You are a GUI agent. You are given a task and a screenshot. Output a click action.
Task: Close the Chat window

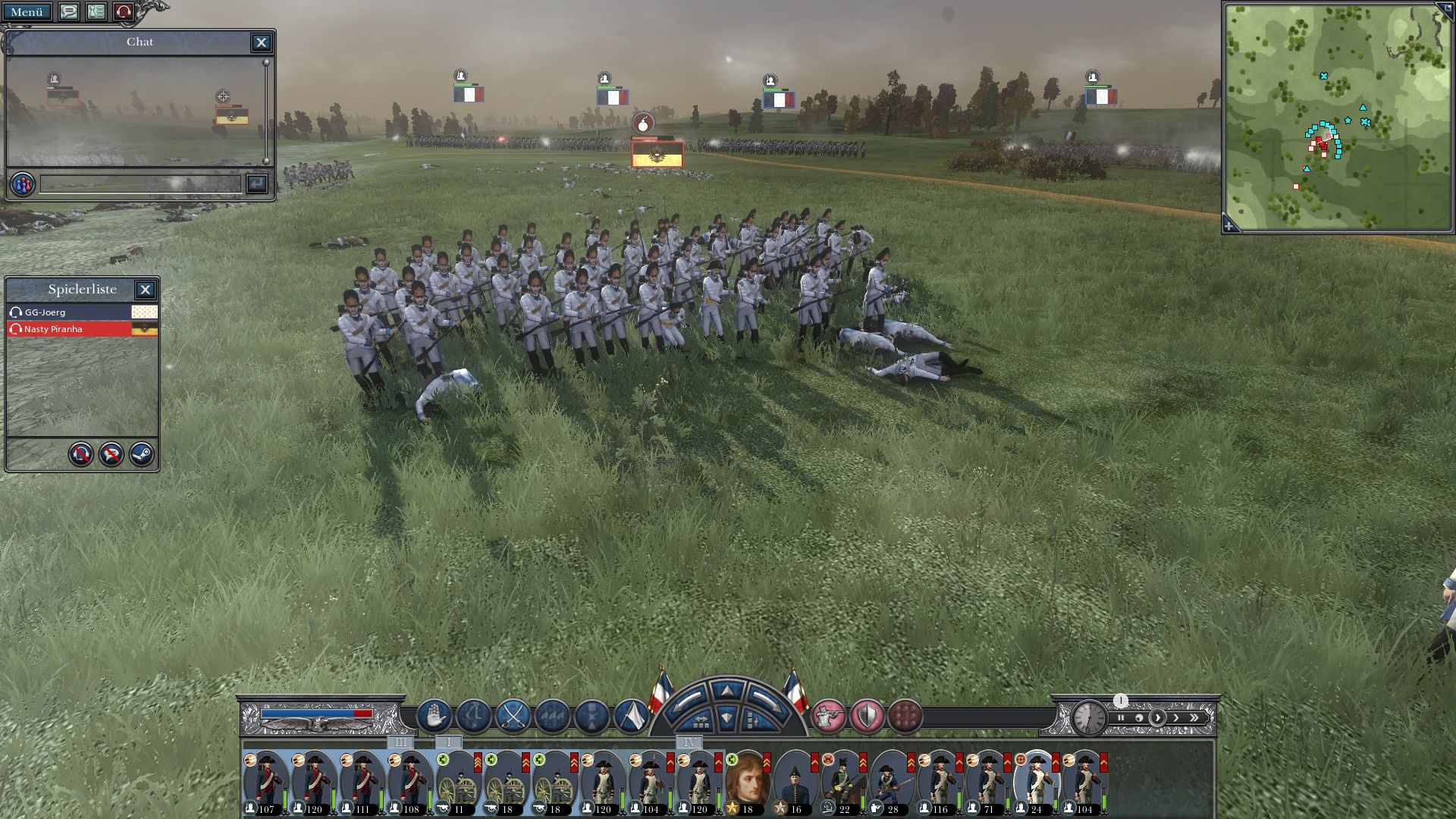(261, 42)
